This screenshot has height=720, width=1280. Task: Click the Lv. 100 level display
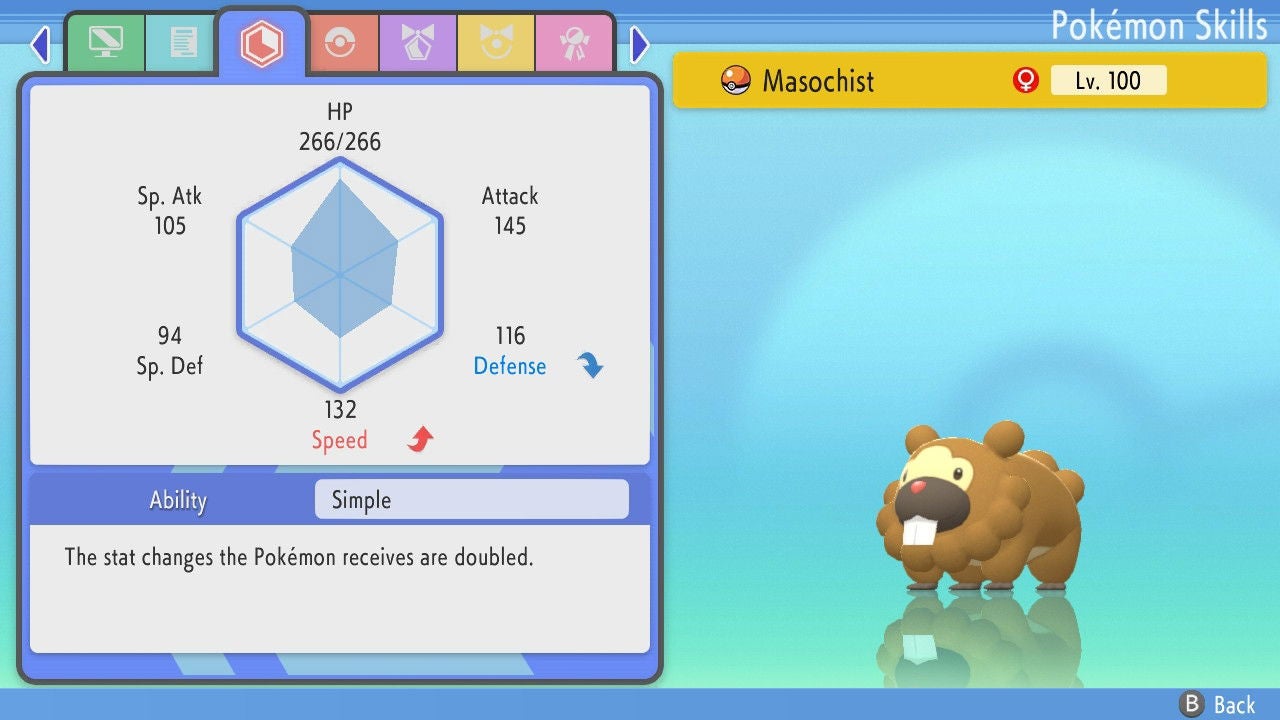1108,80
